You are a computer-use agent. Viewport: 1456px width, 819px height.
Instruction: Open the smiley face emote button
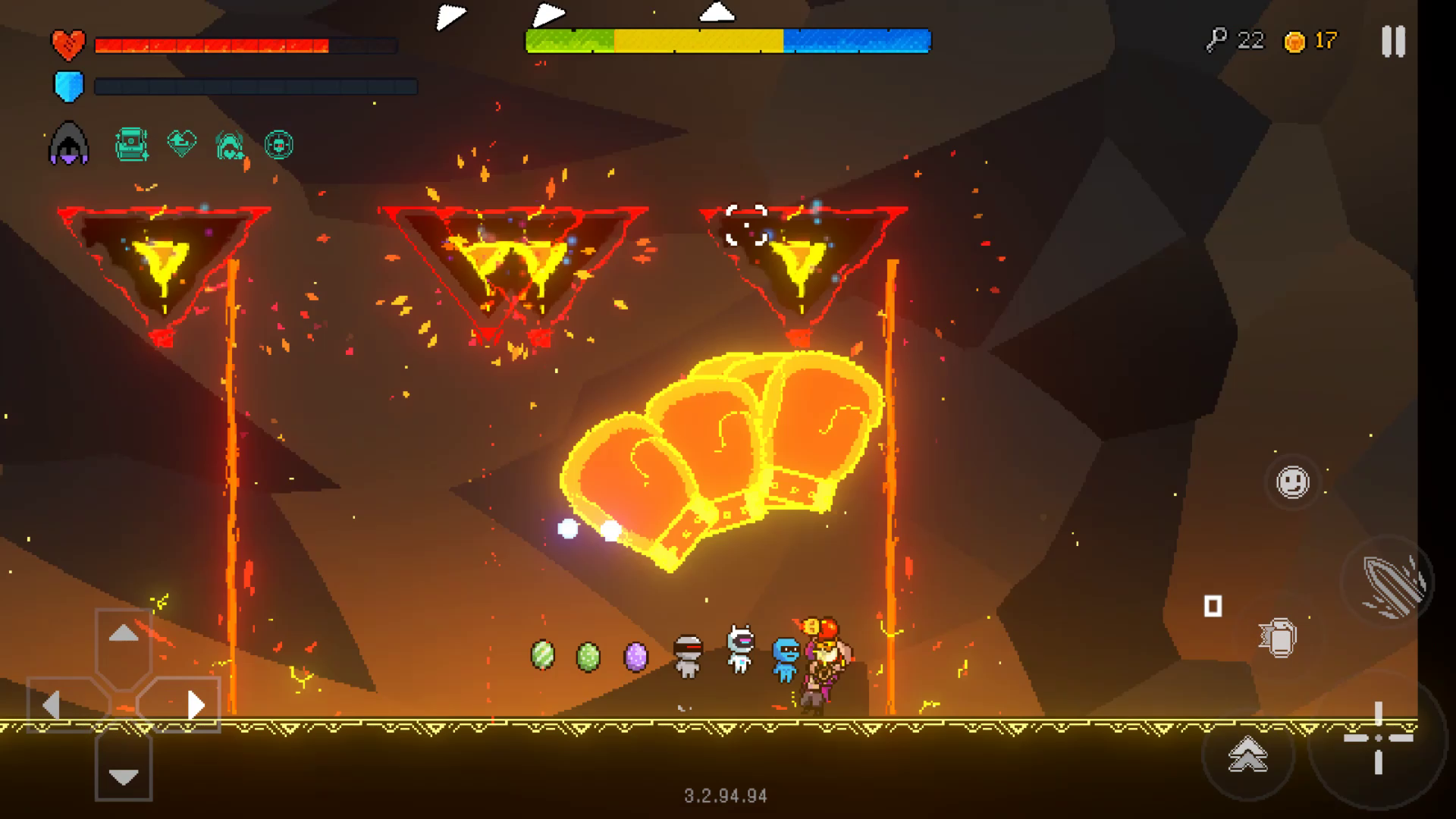click(1292, 482)
